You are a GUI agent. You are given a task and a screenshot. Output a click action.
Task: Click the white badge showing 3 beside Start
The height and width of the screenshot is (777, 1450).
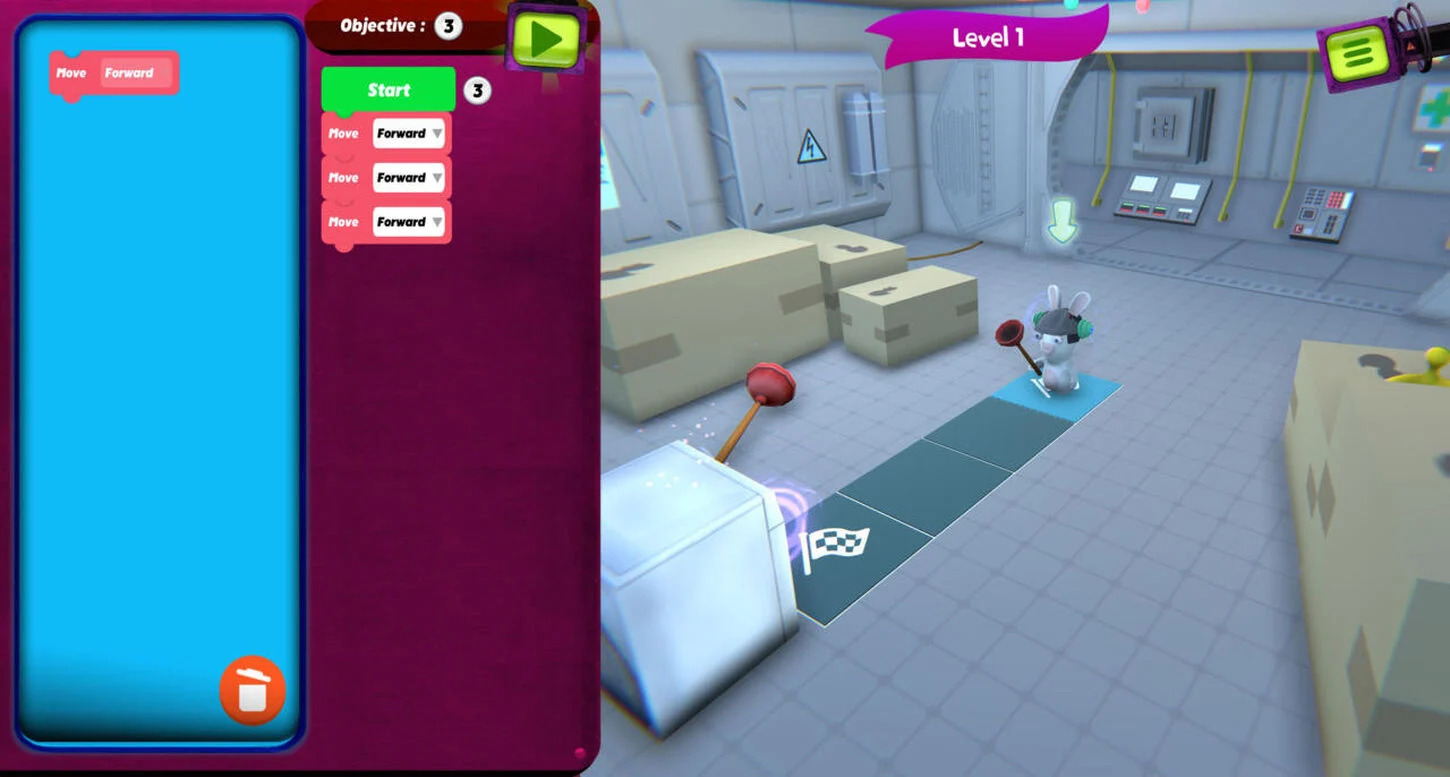[x=477, y=89]
